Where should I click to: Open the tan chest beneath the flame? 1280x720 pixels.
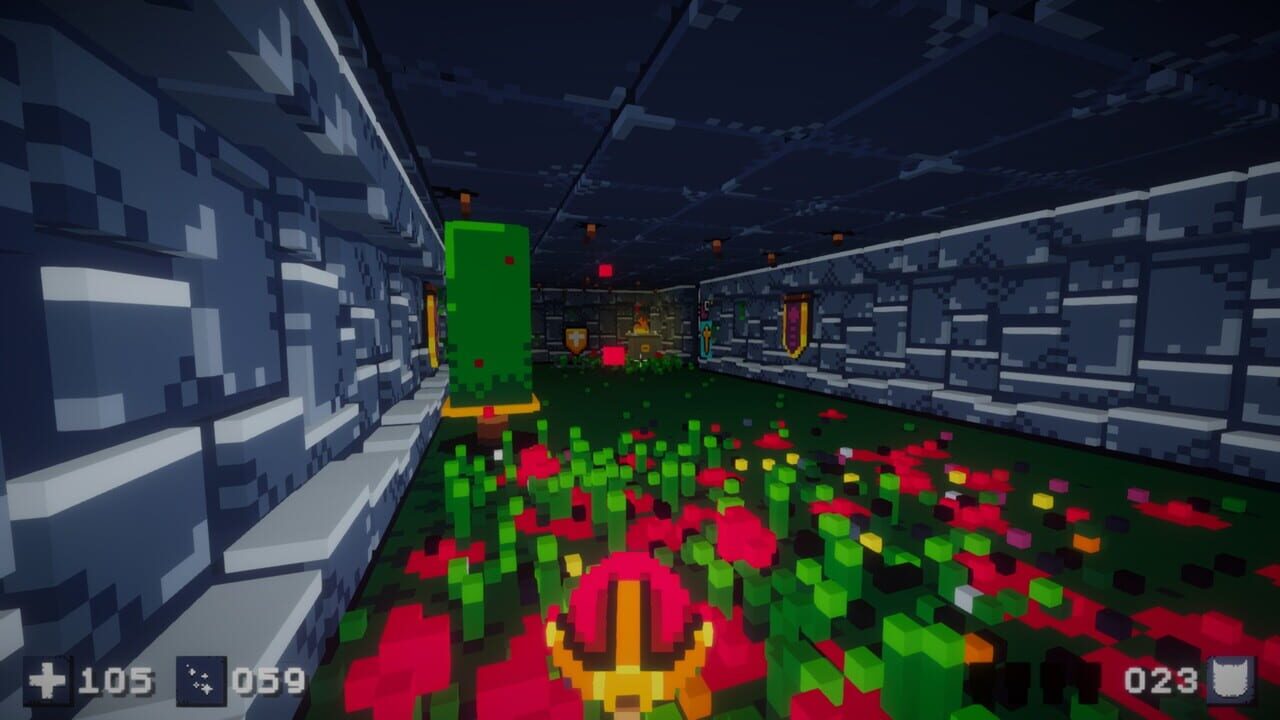(x=644, y=347)
